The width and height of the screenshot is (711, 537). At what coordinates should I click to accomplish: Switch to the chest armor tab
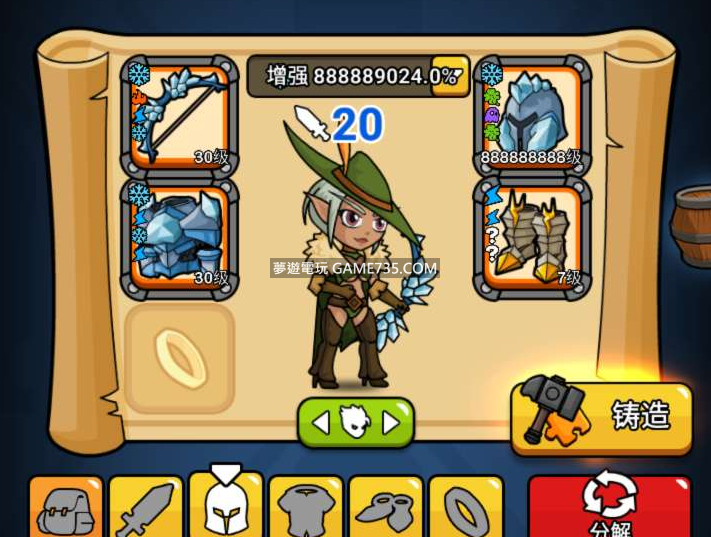click(306, 509)
